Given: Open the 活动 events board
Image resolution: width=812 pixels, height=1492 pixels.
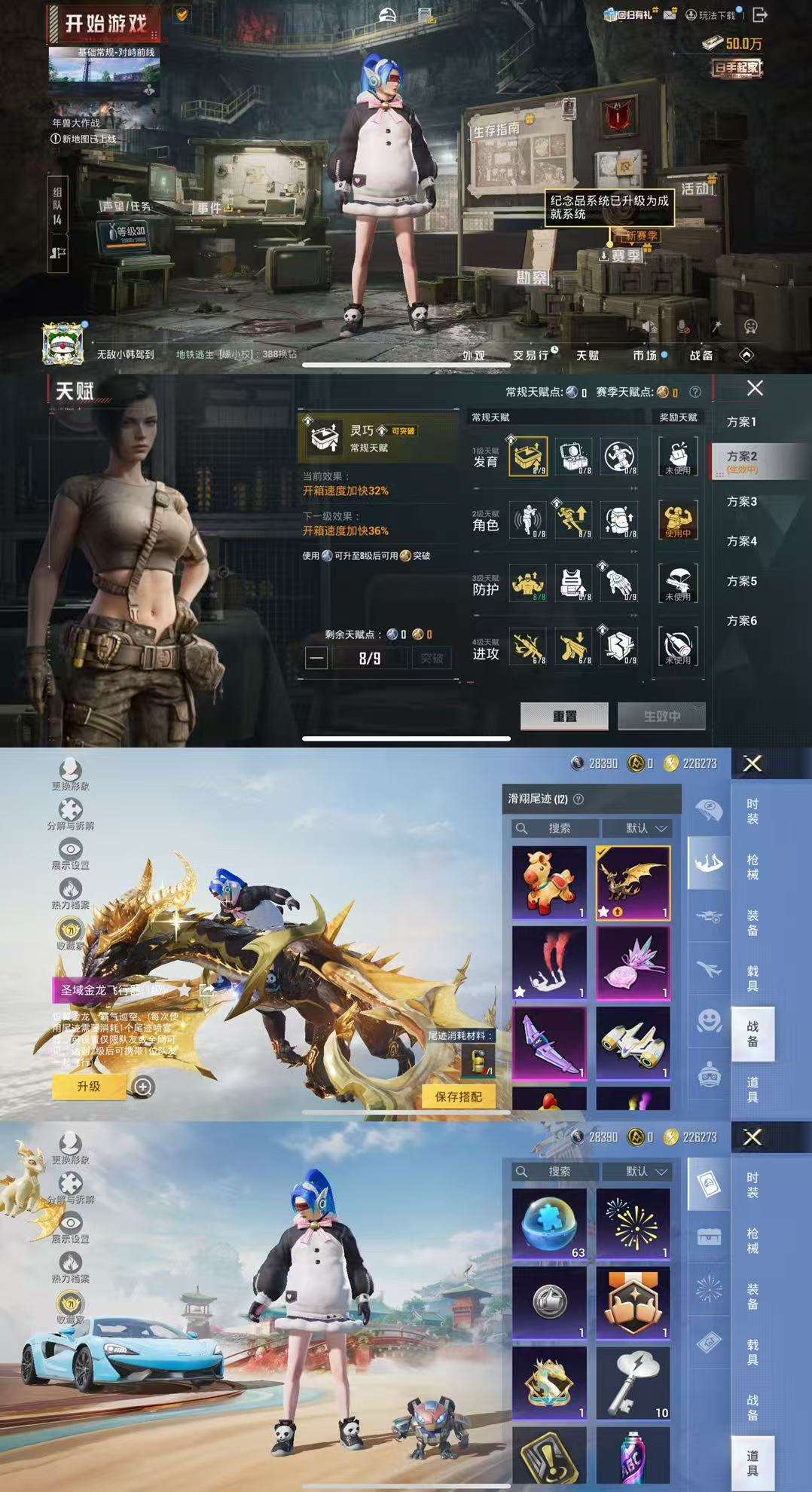Looking at the screenshot, I should pyautogui.click(x=694, y=188).
